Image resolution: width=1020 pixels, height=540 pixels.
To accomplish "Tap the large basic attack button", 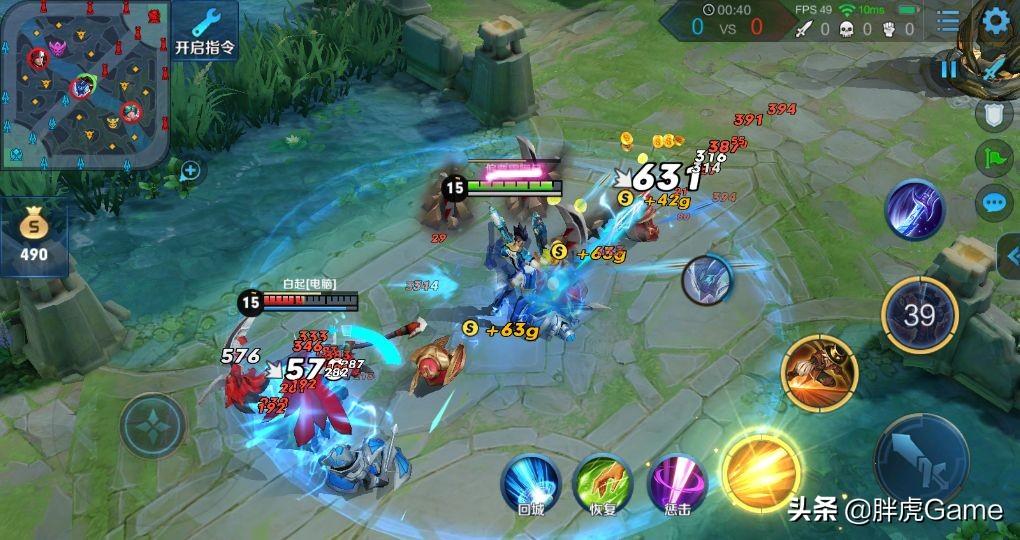I will (x=921, y=457).
